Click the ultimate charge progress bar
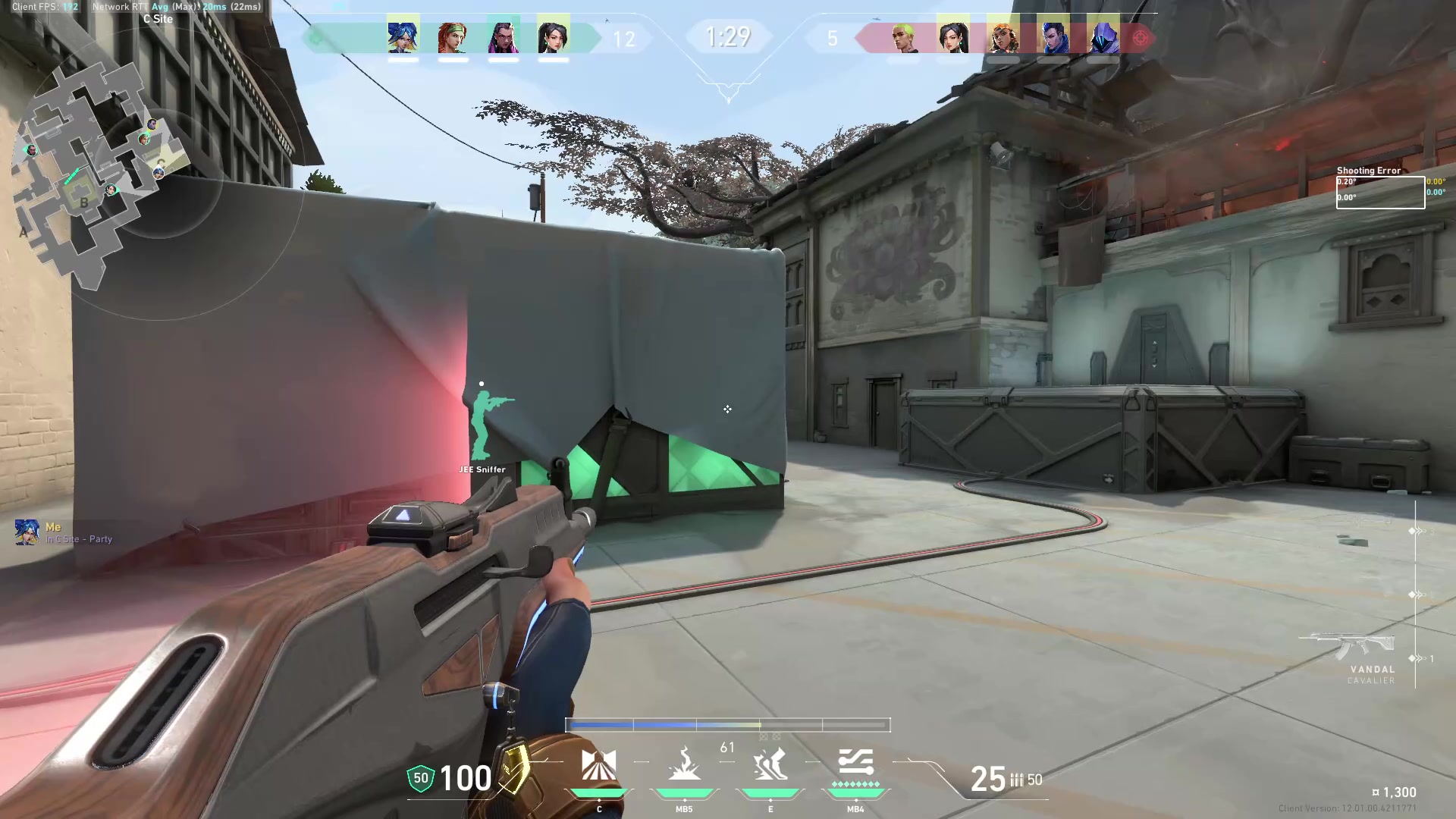The width and height of the screenshot is (1456, 819). (x=726, y=725)
